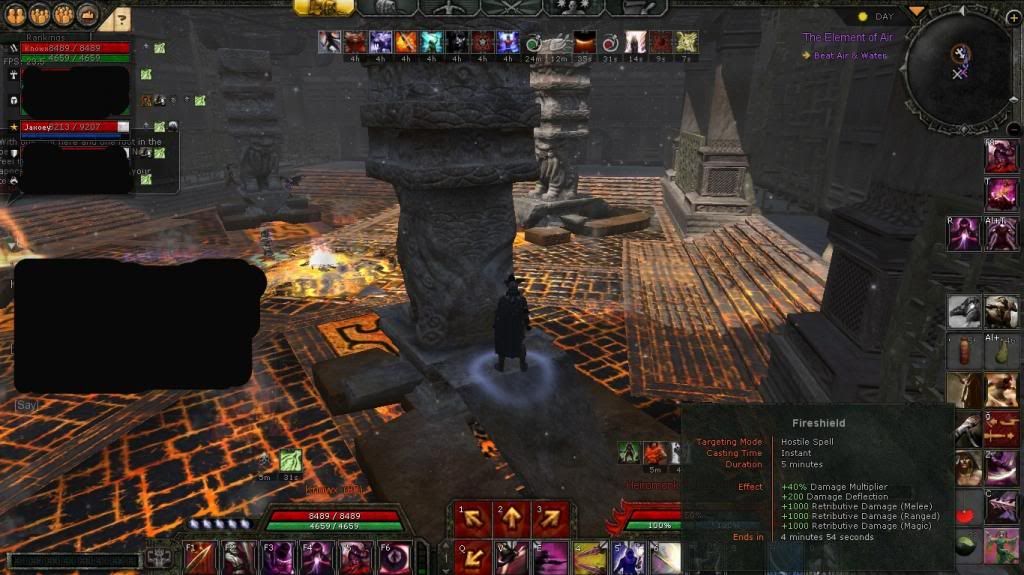Image resolution: width=1024 pixels, height=575 pixels.
Task: Open the single-person icon button at top left
Action: pyautogui.click(x=15, y=14)
